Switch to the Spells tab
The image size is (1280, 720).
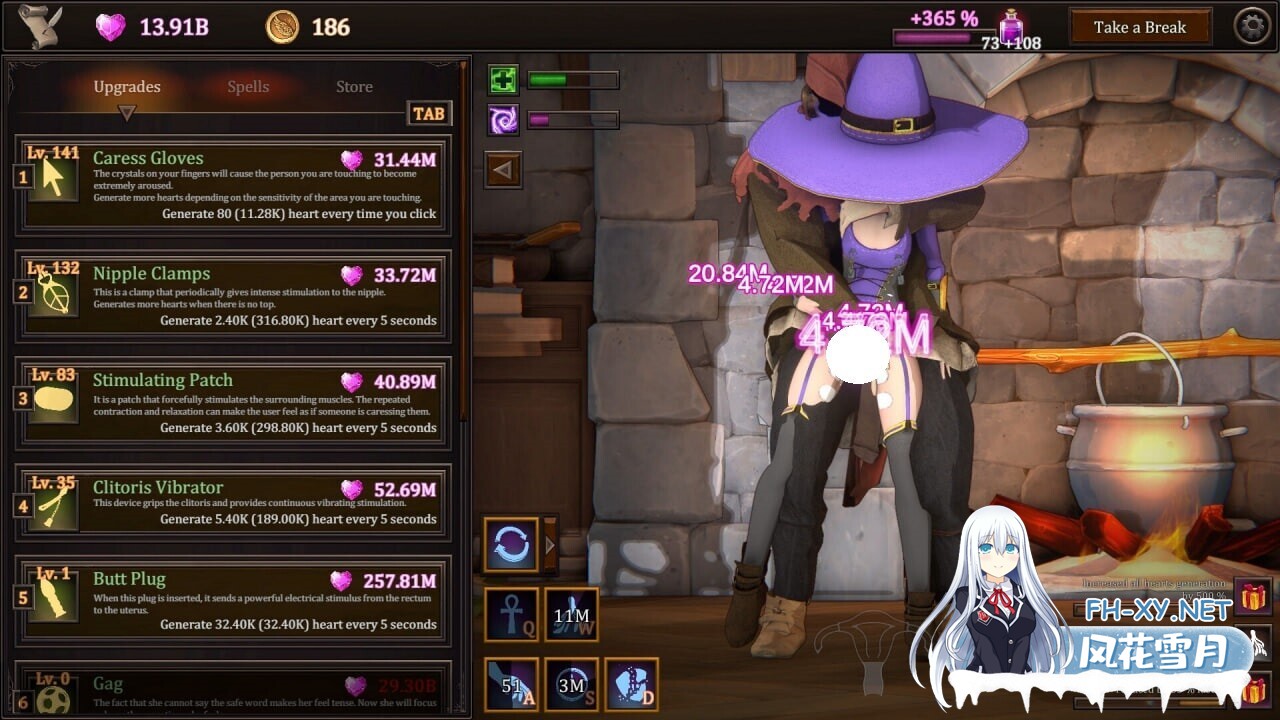coord(248,87)
